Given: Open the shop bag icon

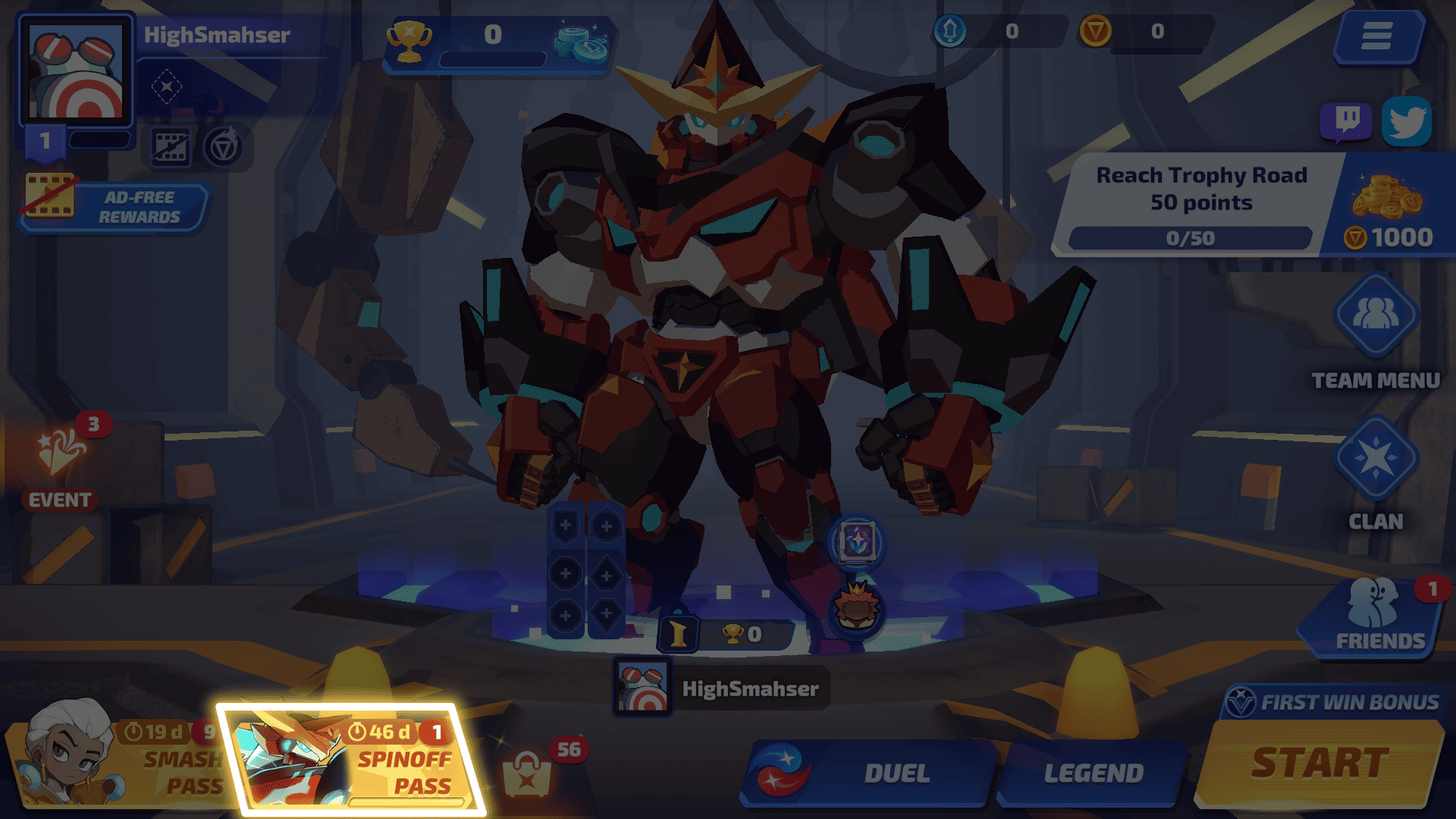Looking at the screenshot, I should click(x=528, y=772).
